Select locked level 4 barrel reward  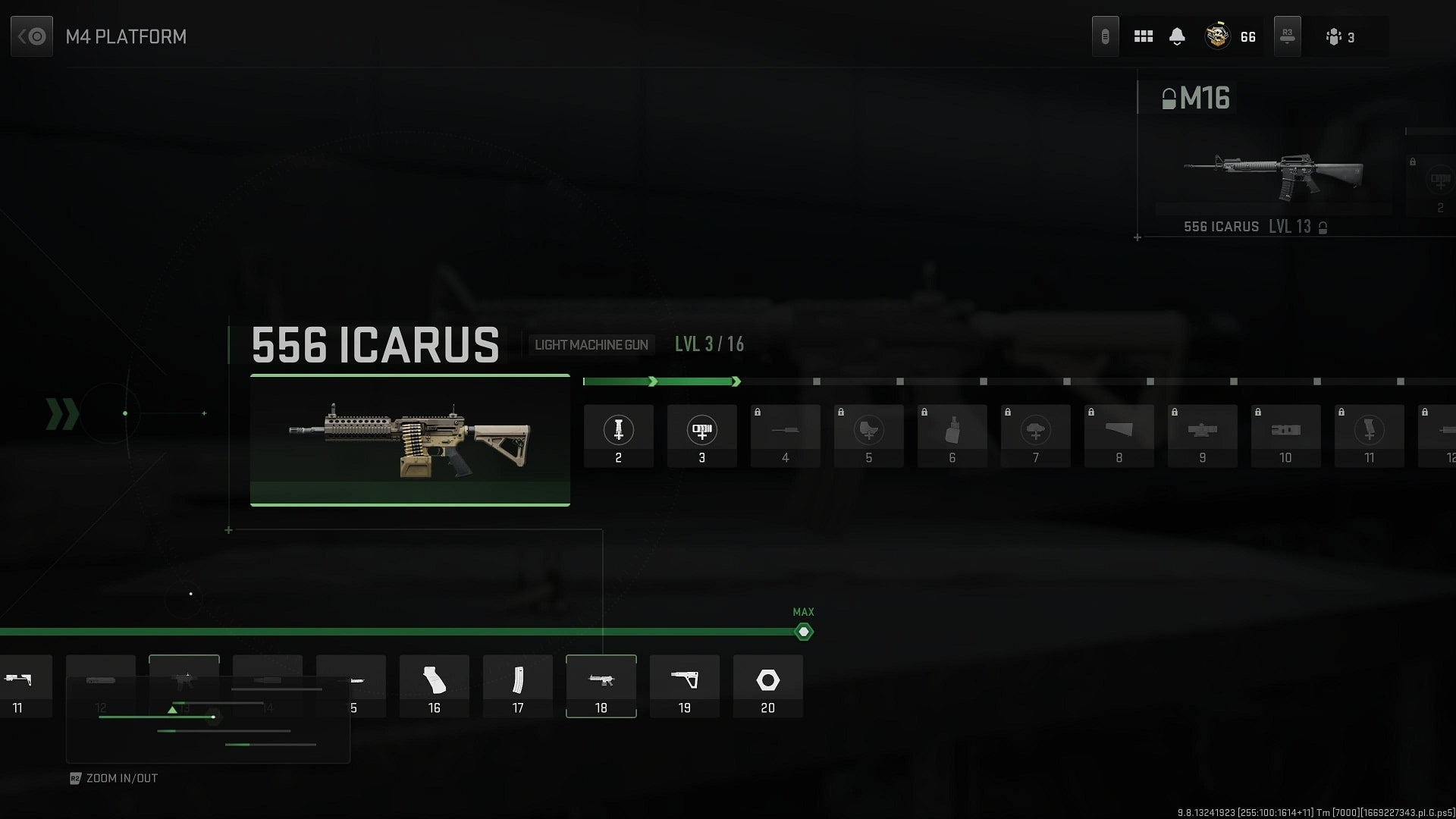coord(785,436)
